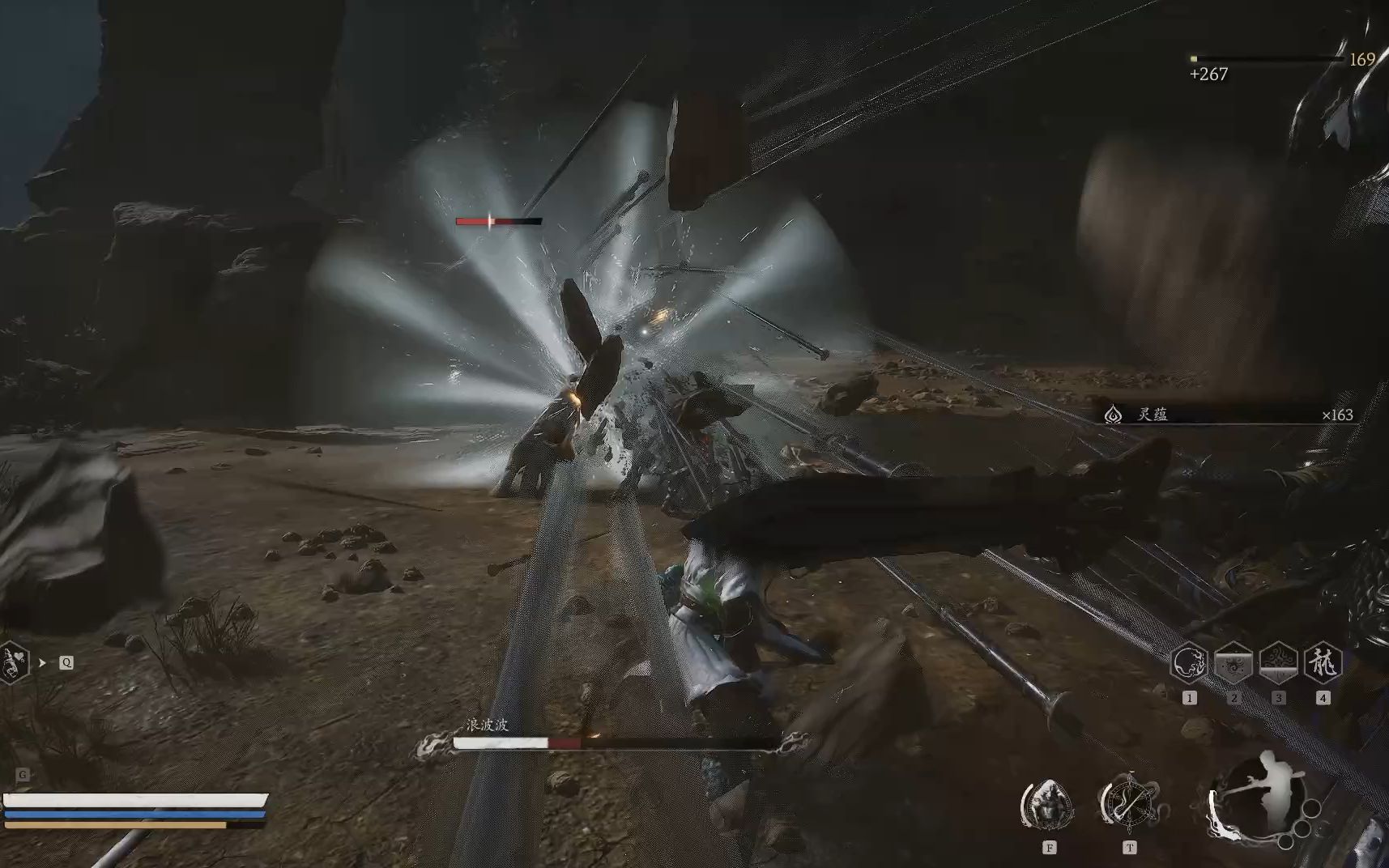Activate the swirling ring spell in slot 1
Image resolution: width=1389 pixels, height=868 pixels.
tap(1189, 663)
